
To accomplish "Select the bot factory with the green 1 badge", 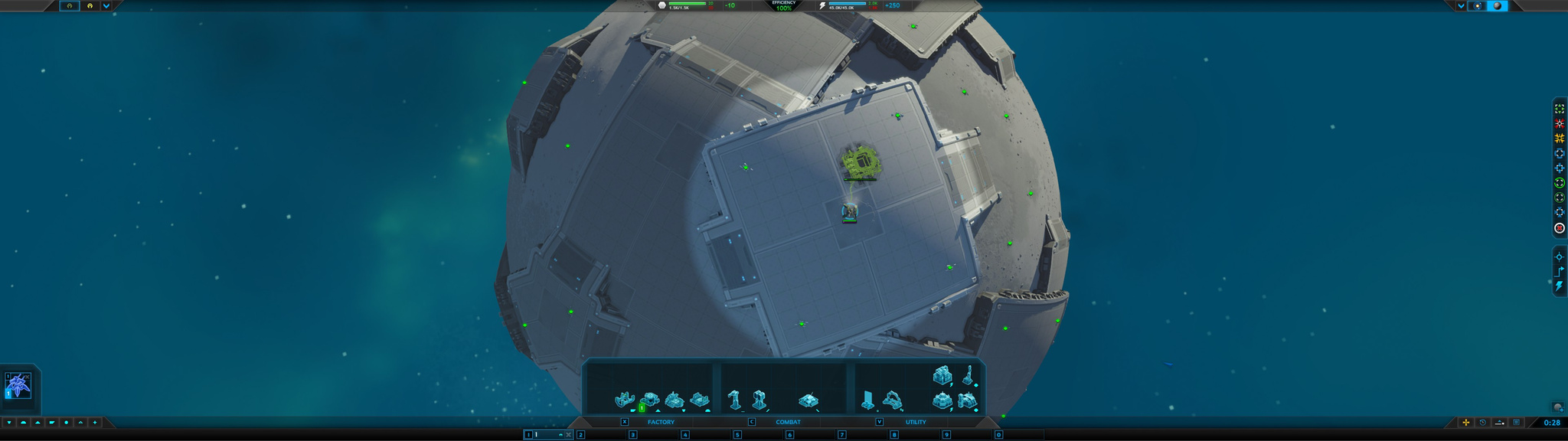I will pos(649,400).
